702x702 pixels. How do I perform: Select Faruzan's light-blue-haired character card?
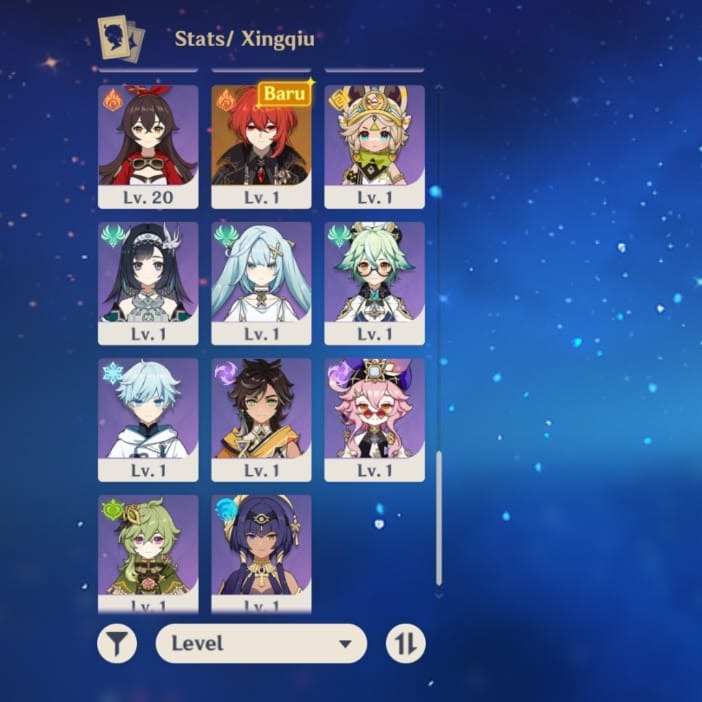(x=261, y=283)
